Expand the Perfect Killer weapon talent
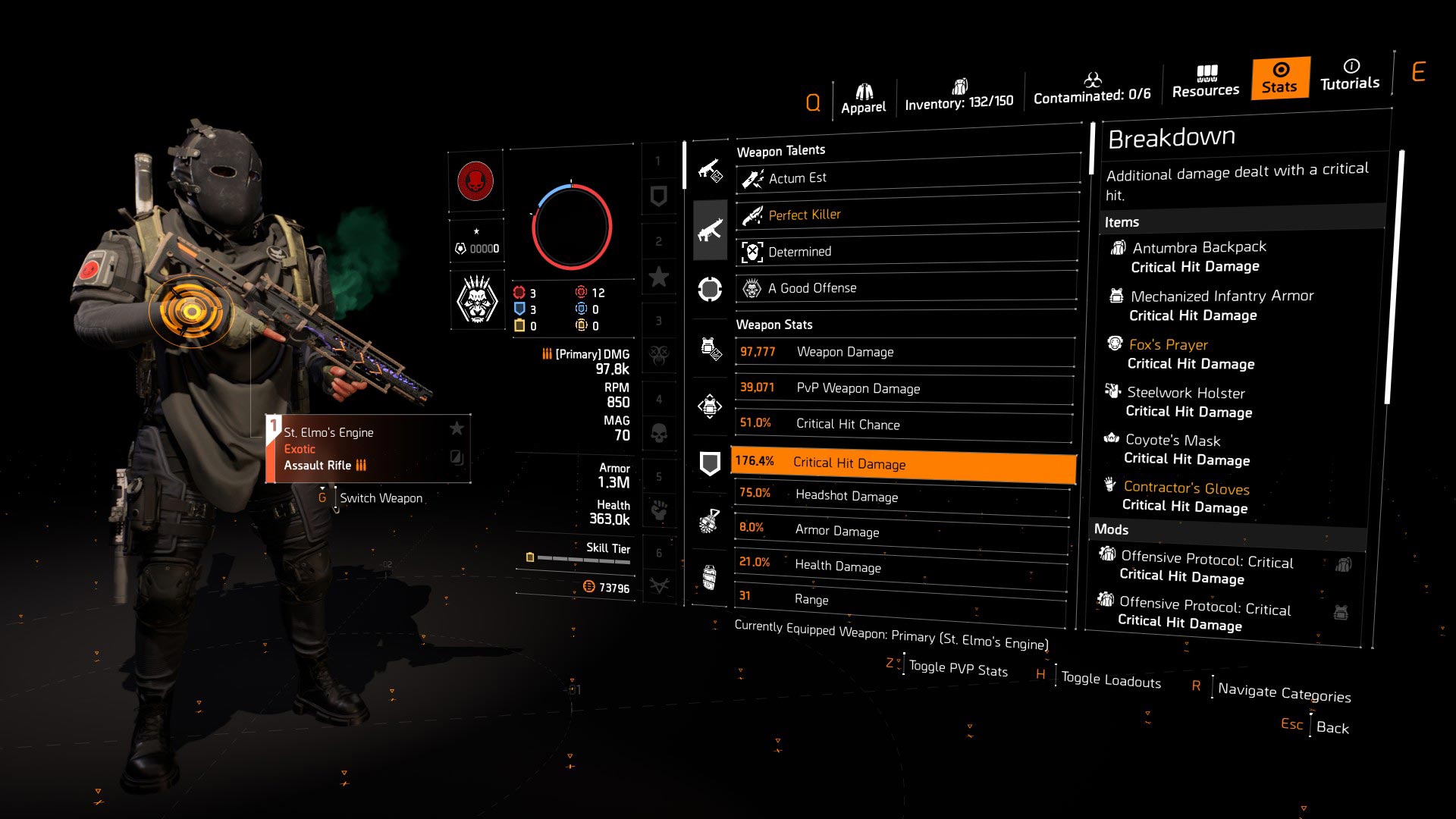This screenshot has height=819, width=1456. pyautogui.click(x=804, y=215)
